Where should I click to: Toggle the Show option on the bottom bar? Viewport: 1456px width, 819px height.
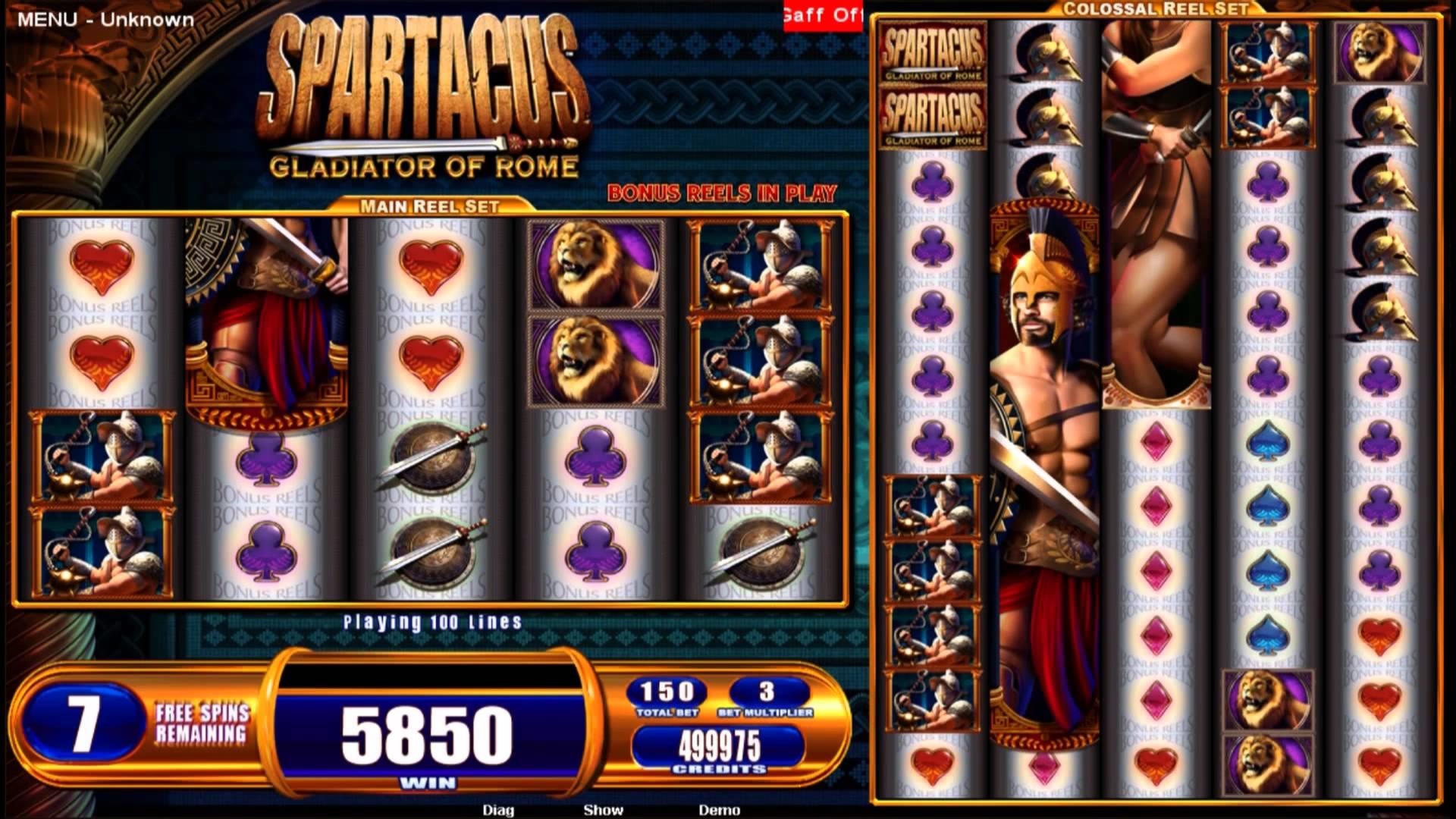(x=603, y=810)
